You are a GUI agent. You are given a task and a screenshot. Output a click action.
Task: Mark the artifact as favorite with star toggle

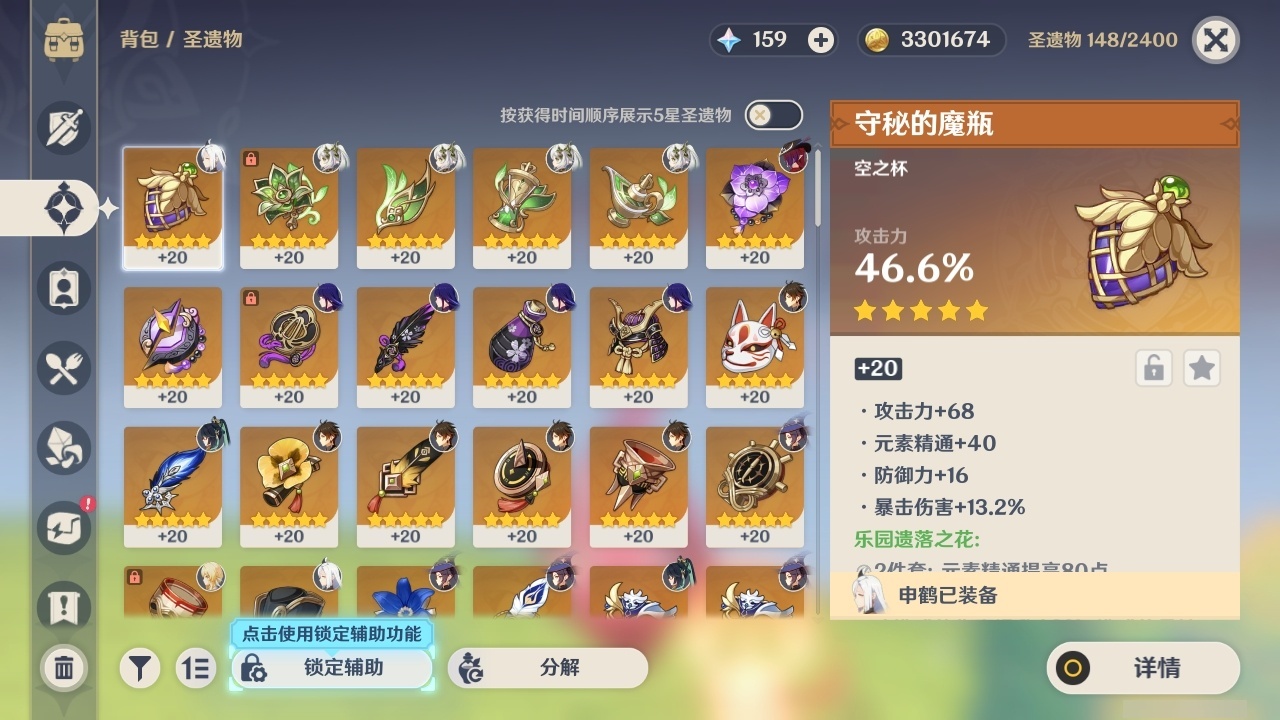pos(1202,368)
